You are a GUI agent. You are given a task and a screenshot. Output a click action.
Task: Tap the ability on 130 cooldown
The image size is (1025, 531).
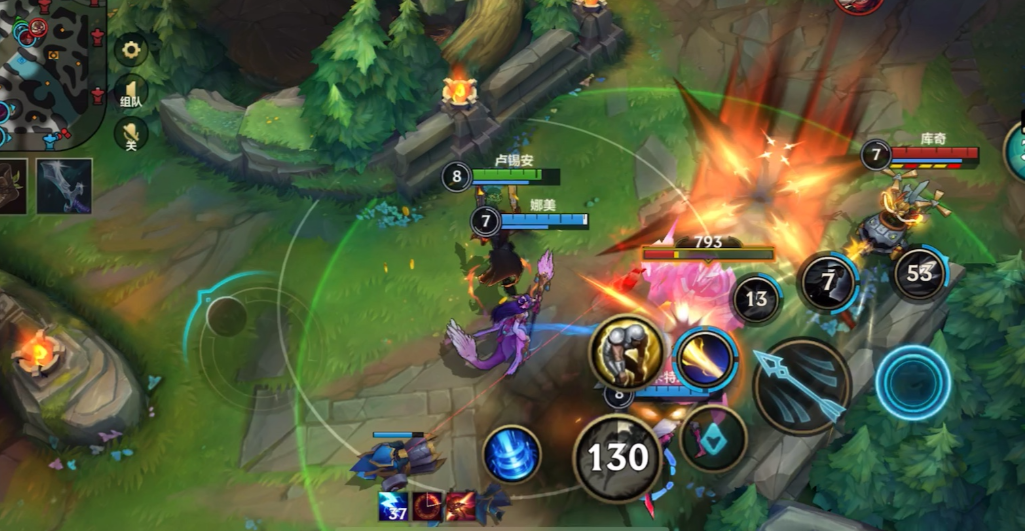pyautogui.click(x=619, y=457)
